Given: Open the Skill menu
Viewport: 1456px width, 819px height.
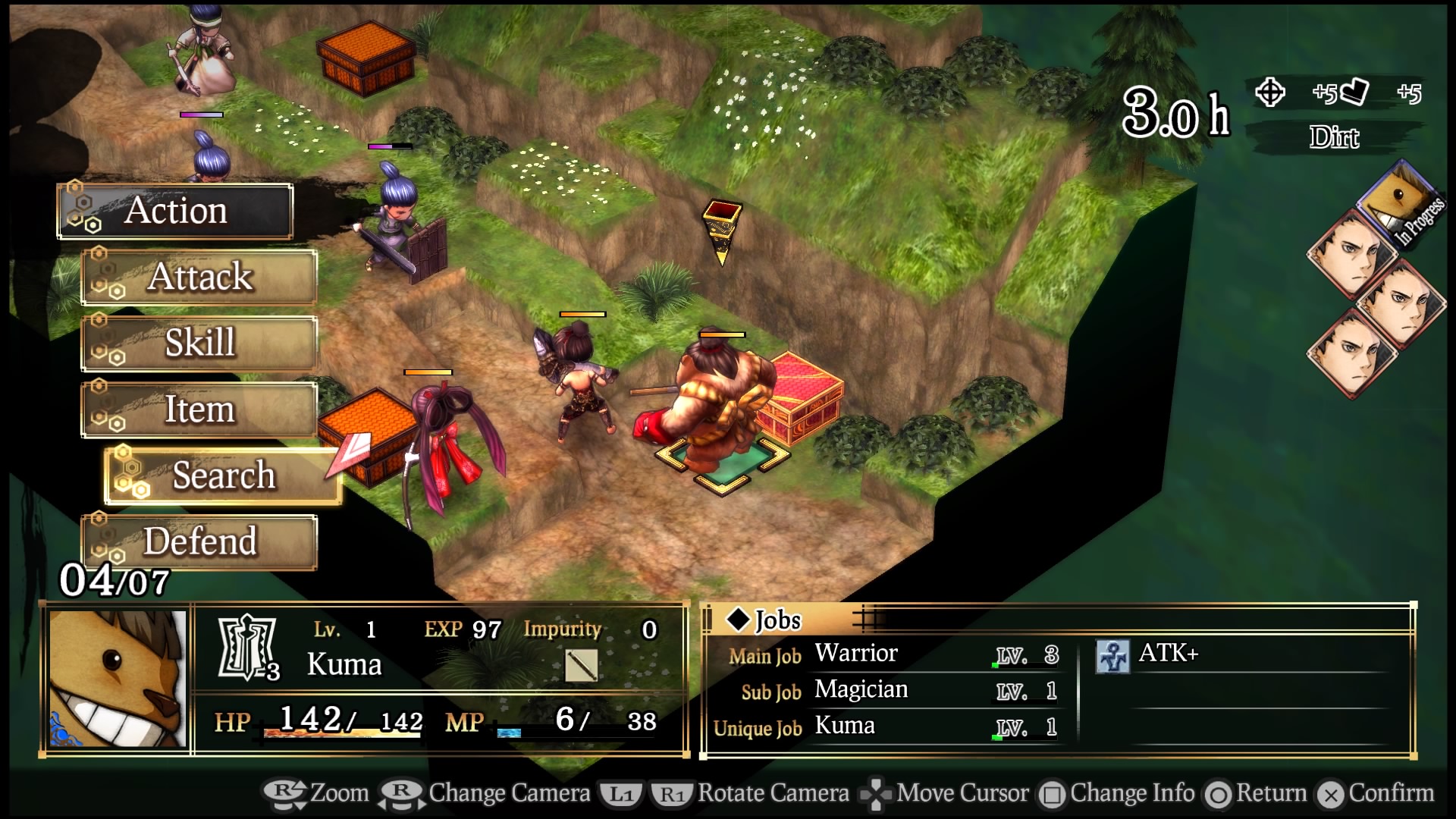Looking at the screenshot, I should 199,343.
